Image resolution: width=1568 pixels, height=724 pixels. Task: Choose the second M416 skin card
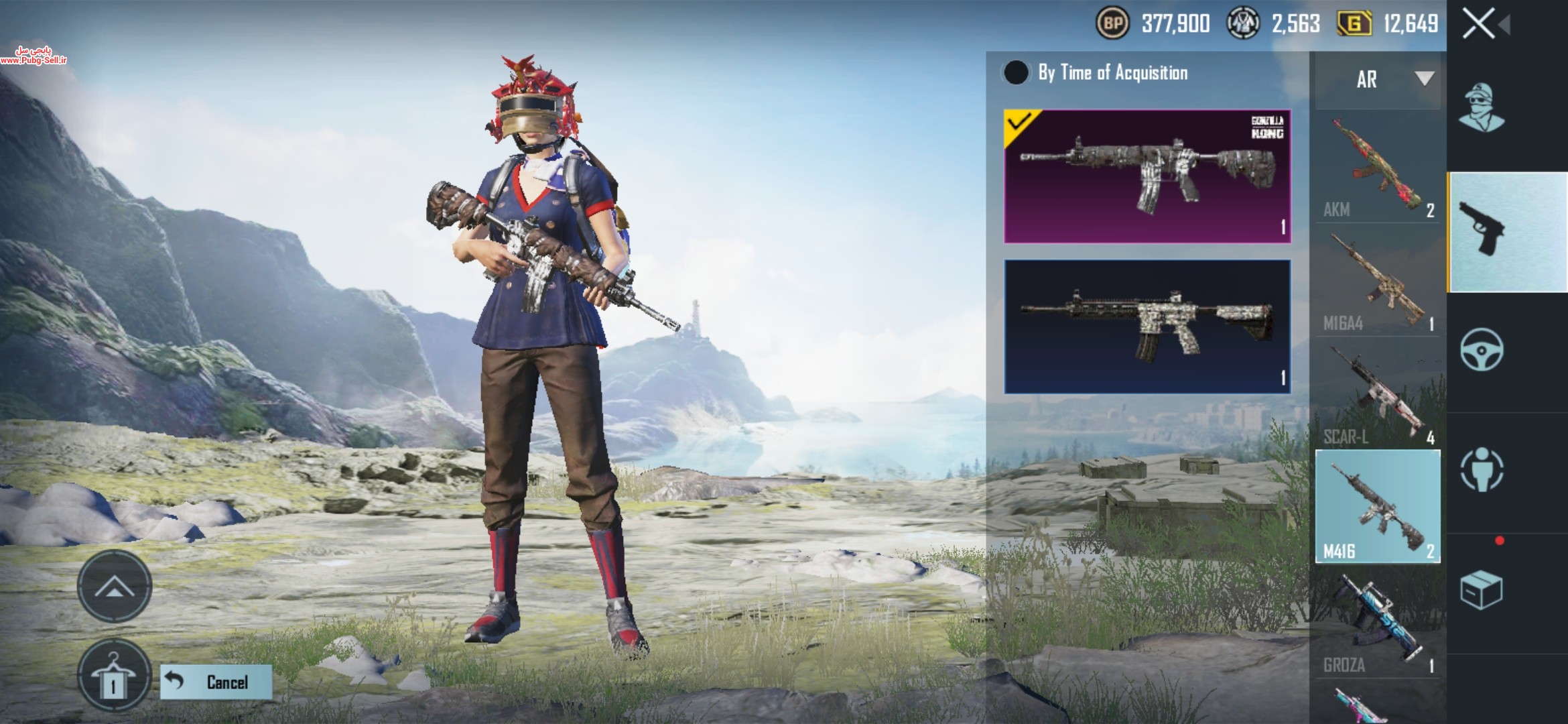pos(1147,326)
